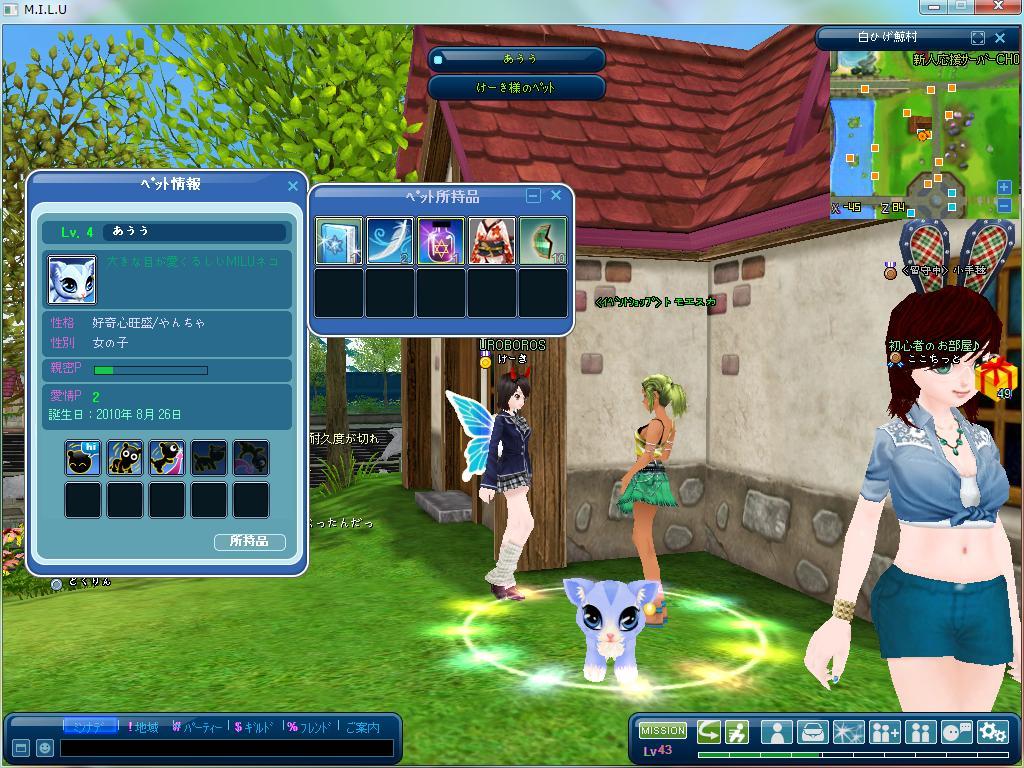Open the pet's 所持品 belongings
Screen dimensions: 1024x768
point(249,542)
